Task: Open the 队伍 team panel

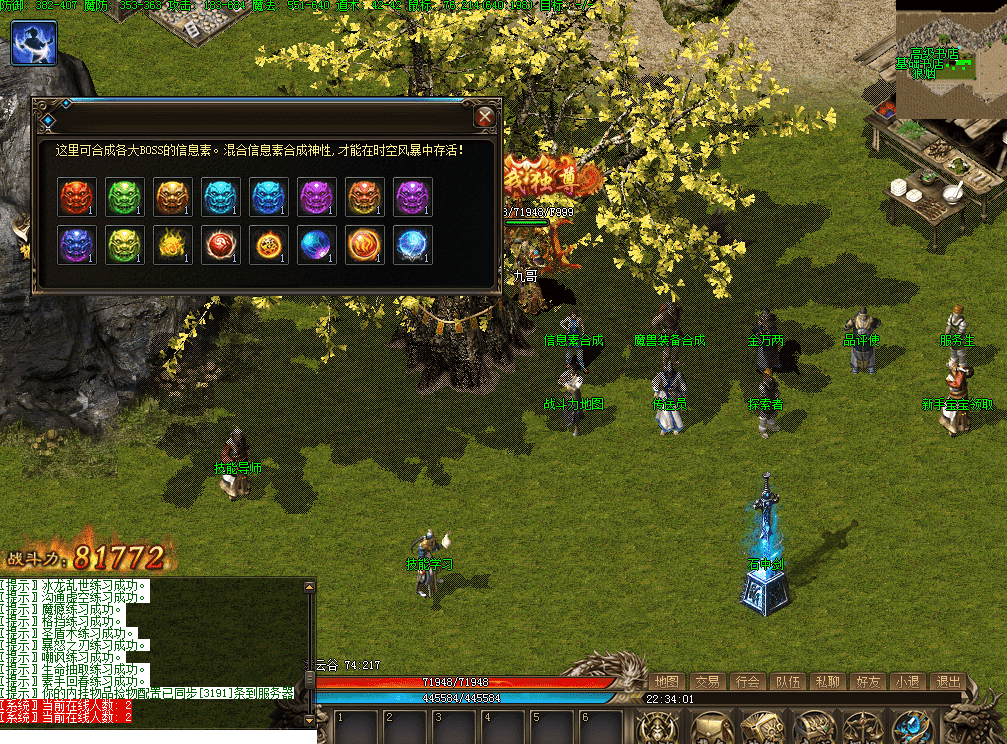Action: pos(787,681)
